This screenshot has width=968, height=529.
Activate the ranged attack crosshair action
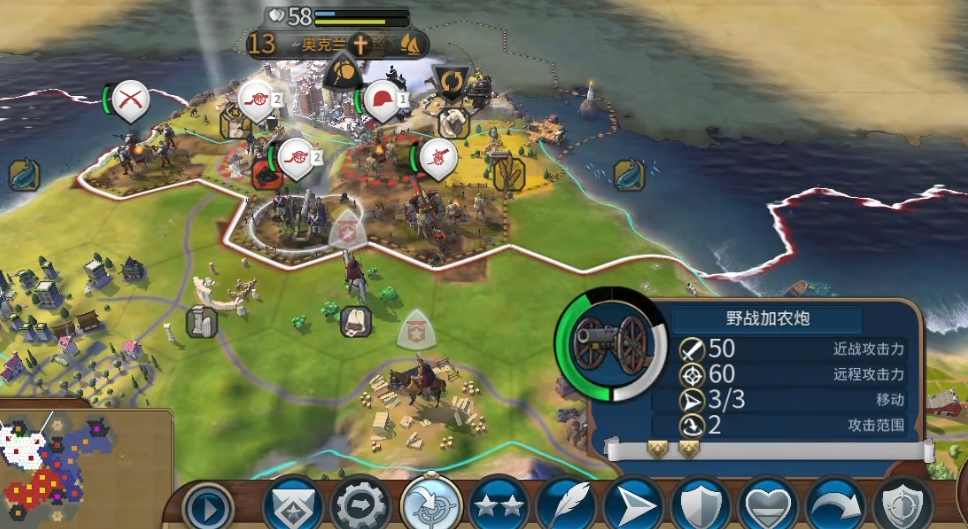pos(429,505)
